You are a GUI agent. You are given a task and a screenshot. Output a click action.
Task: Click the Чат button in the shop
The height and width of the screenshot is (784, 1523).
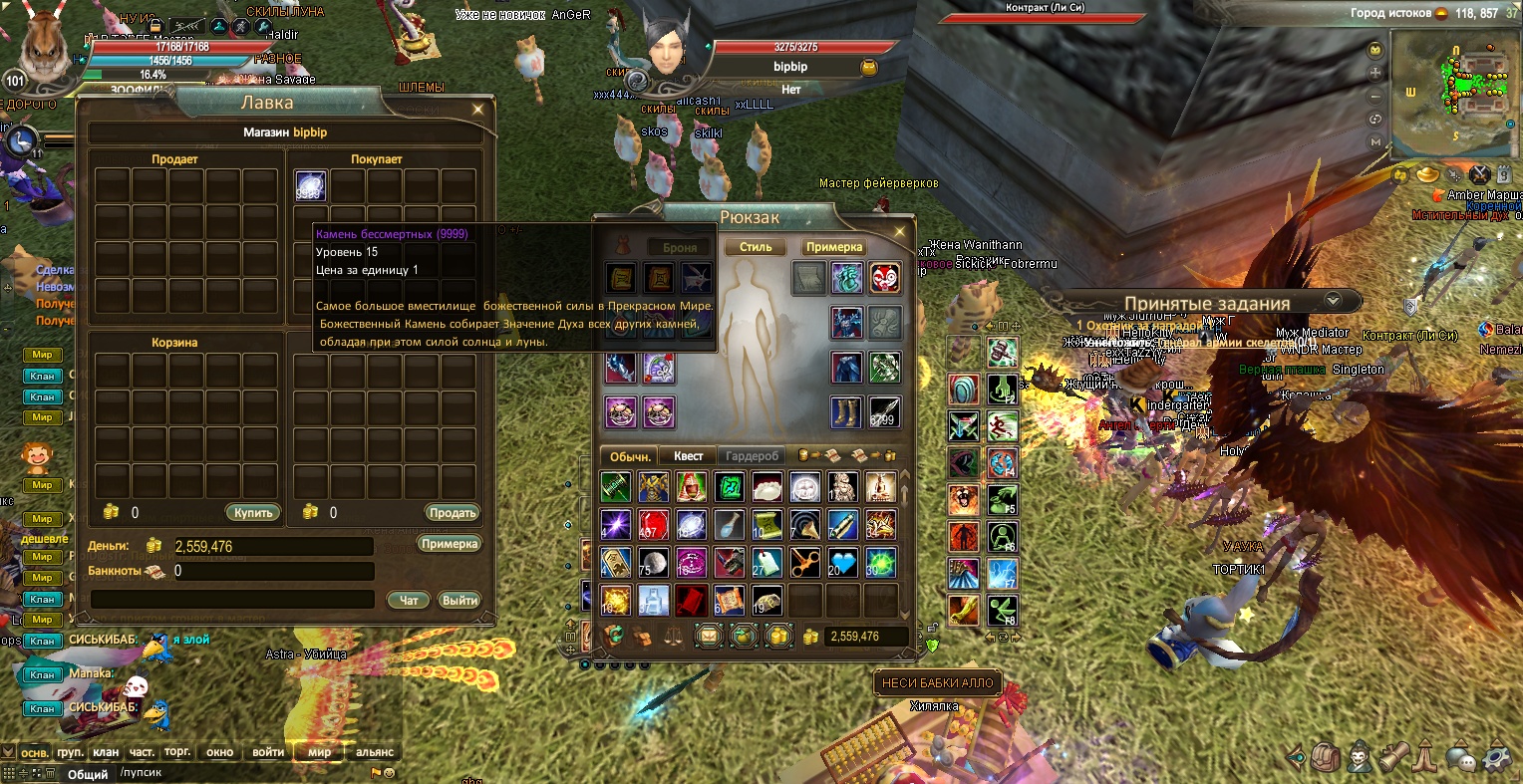409,600
